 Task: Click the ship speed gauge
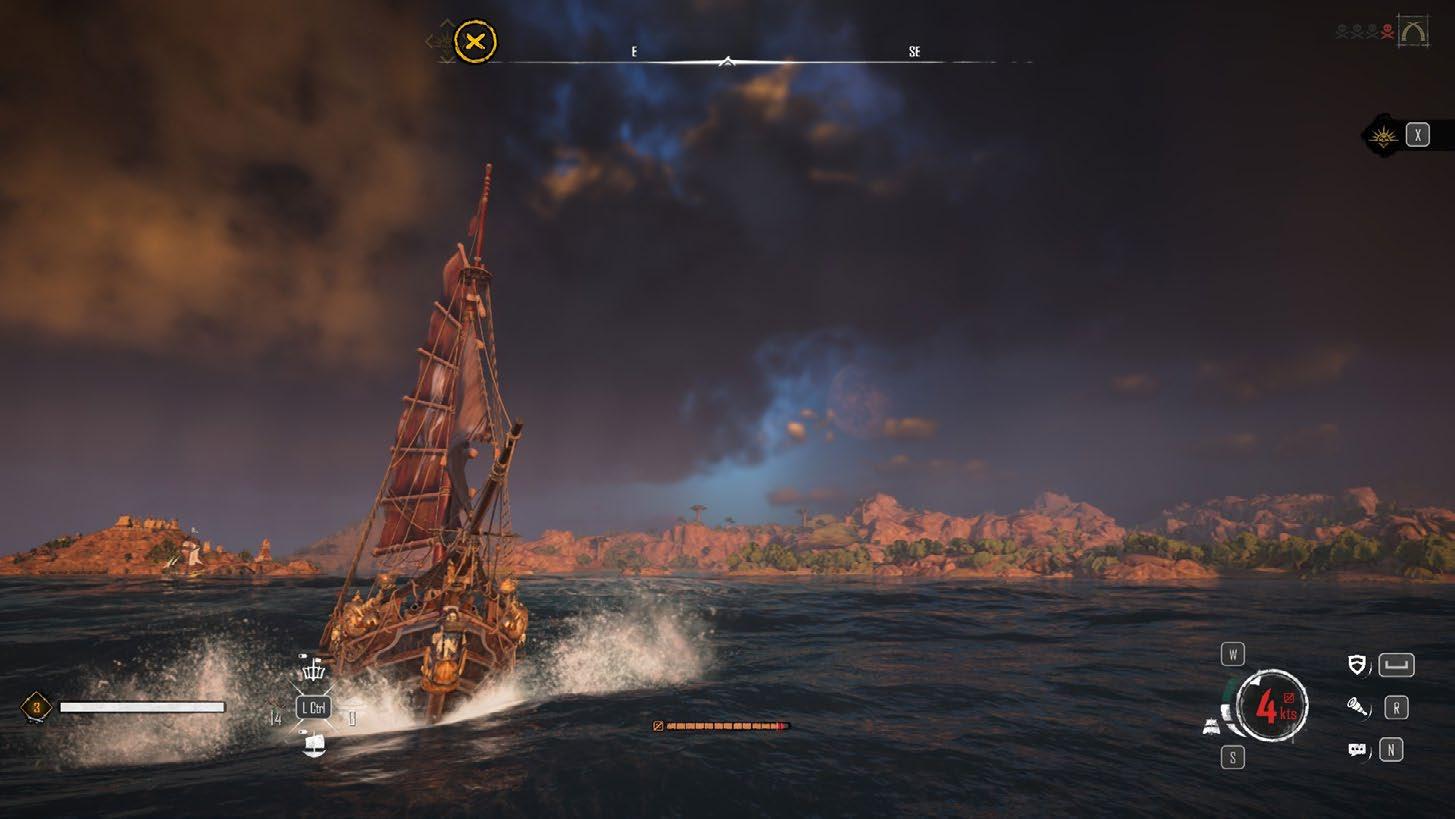(x=1271, y=706)
